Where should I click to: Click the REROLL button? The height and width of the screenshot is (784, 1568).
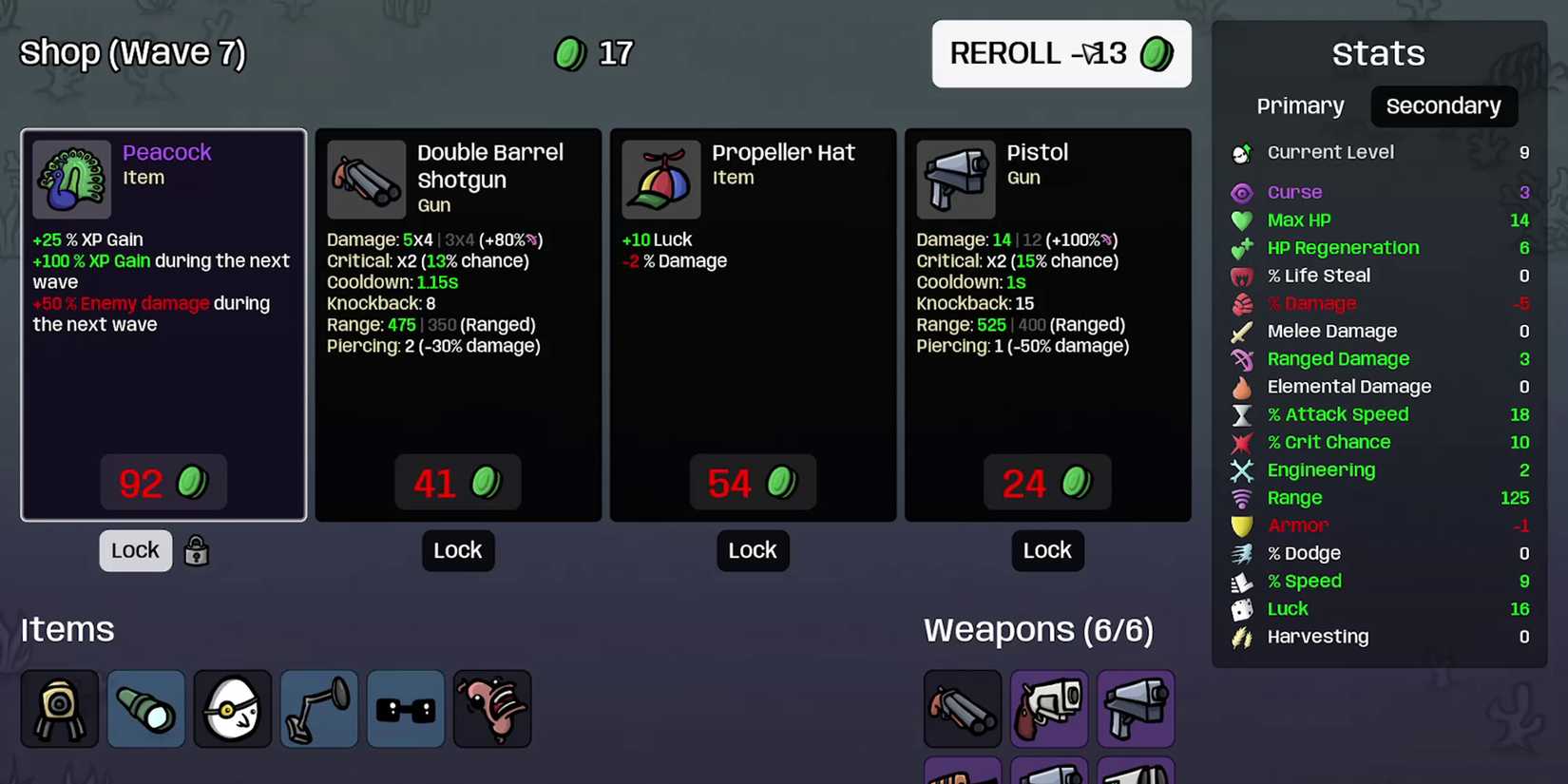[x=1061, y=54]
